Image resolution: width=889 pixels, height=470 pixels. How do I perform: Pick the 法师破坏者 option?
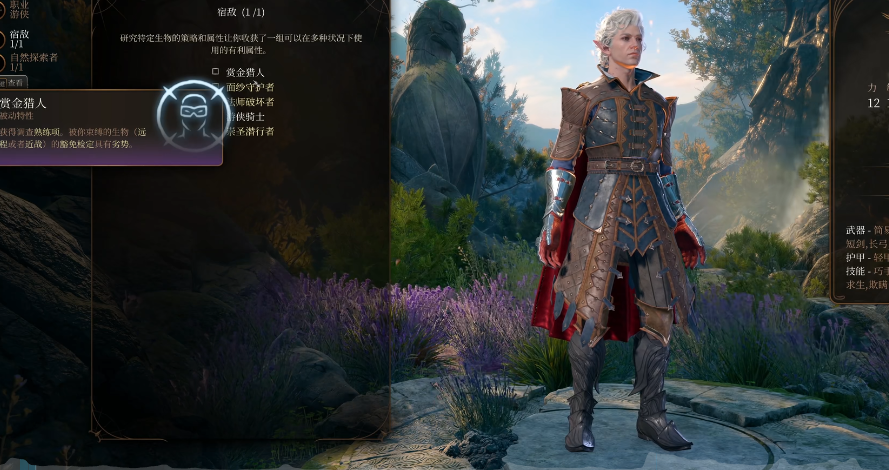tap(249, 102)
